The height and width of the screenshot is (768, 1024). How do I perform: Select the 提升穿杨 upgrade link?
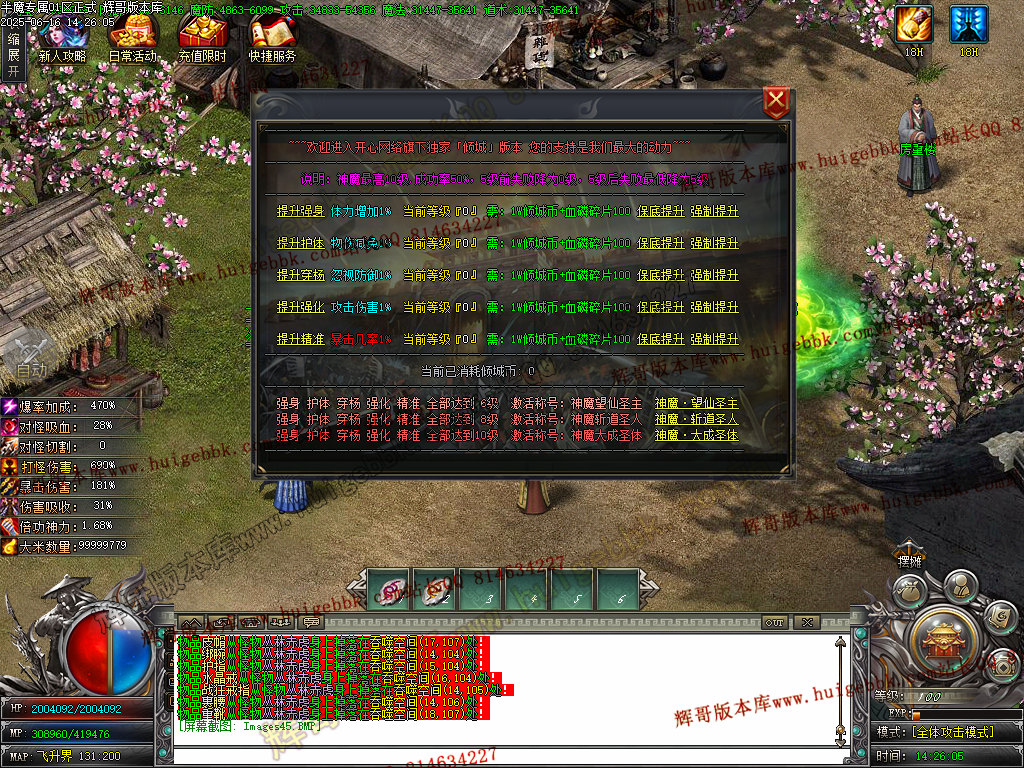coord(300,275)
